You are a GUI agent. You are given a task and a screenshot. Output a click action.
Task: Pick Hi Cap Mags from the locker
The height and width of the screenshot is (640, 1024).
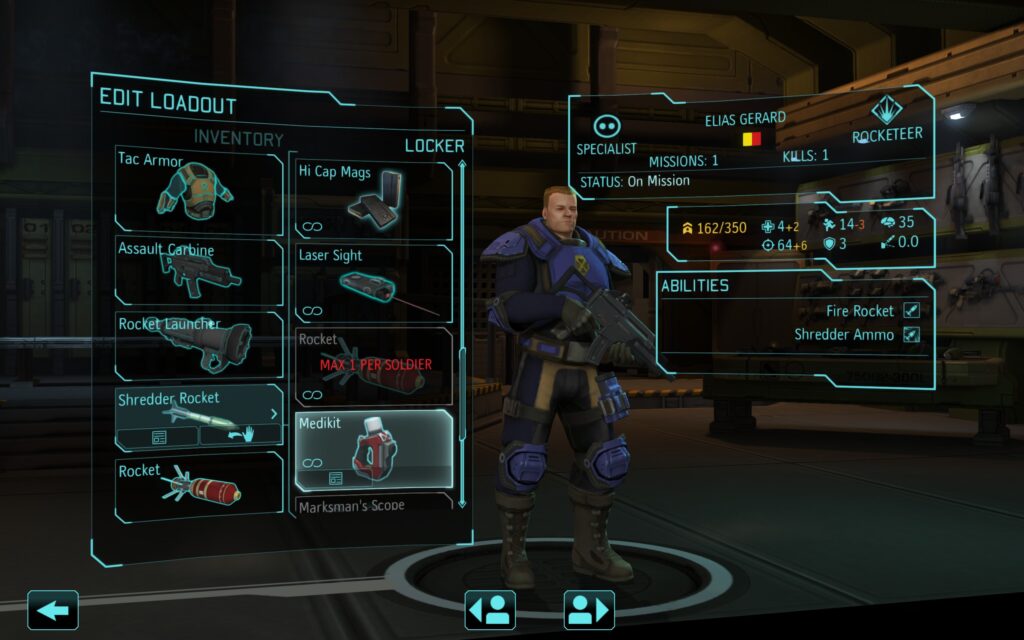coord(374,199)
